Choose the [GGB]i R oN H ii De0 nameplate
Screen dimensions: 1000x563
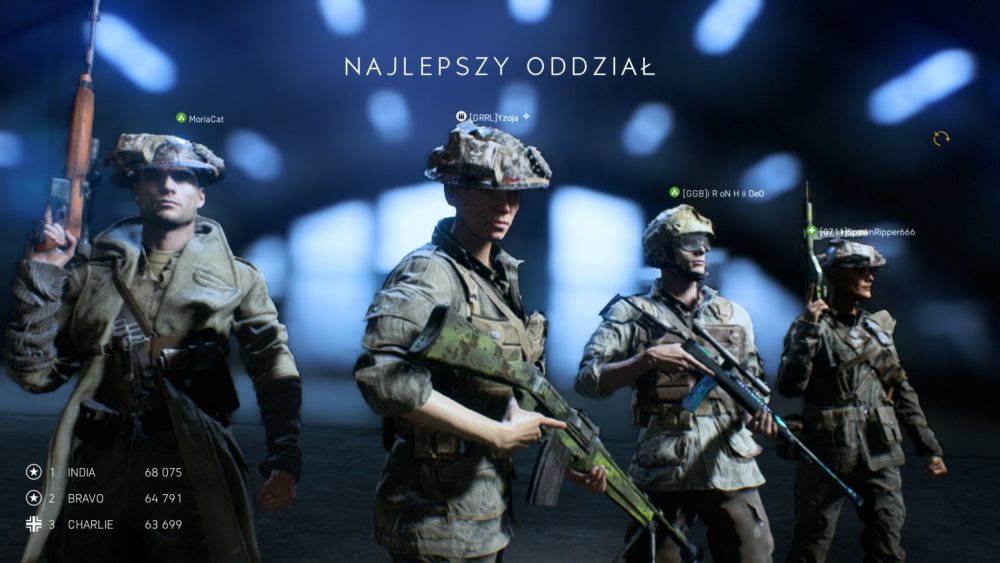point(721,193)
